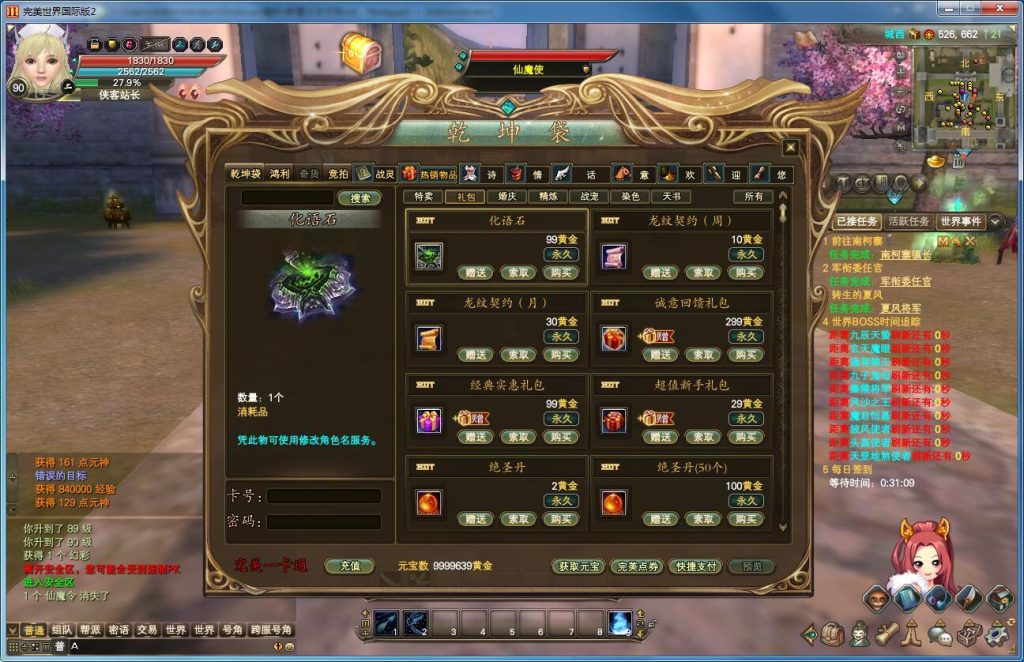The height and width of the screenshot is (662, 1024).
Task: Gift the 龙纹契约(周) using 赠送
Action: 660,272
